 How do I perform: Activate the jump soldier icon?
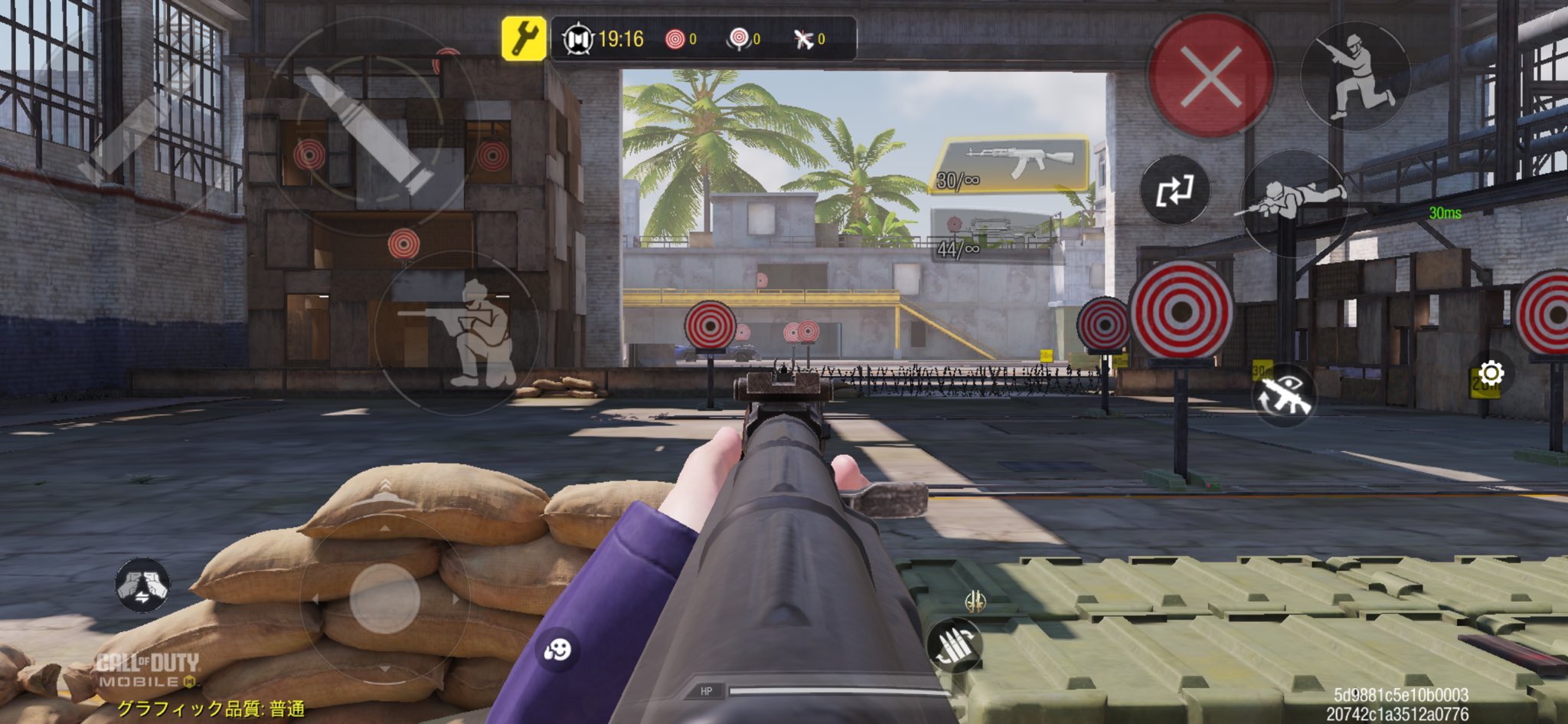pyautogui.click(x=1355, y=76)
